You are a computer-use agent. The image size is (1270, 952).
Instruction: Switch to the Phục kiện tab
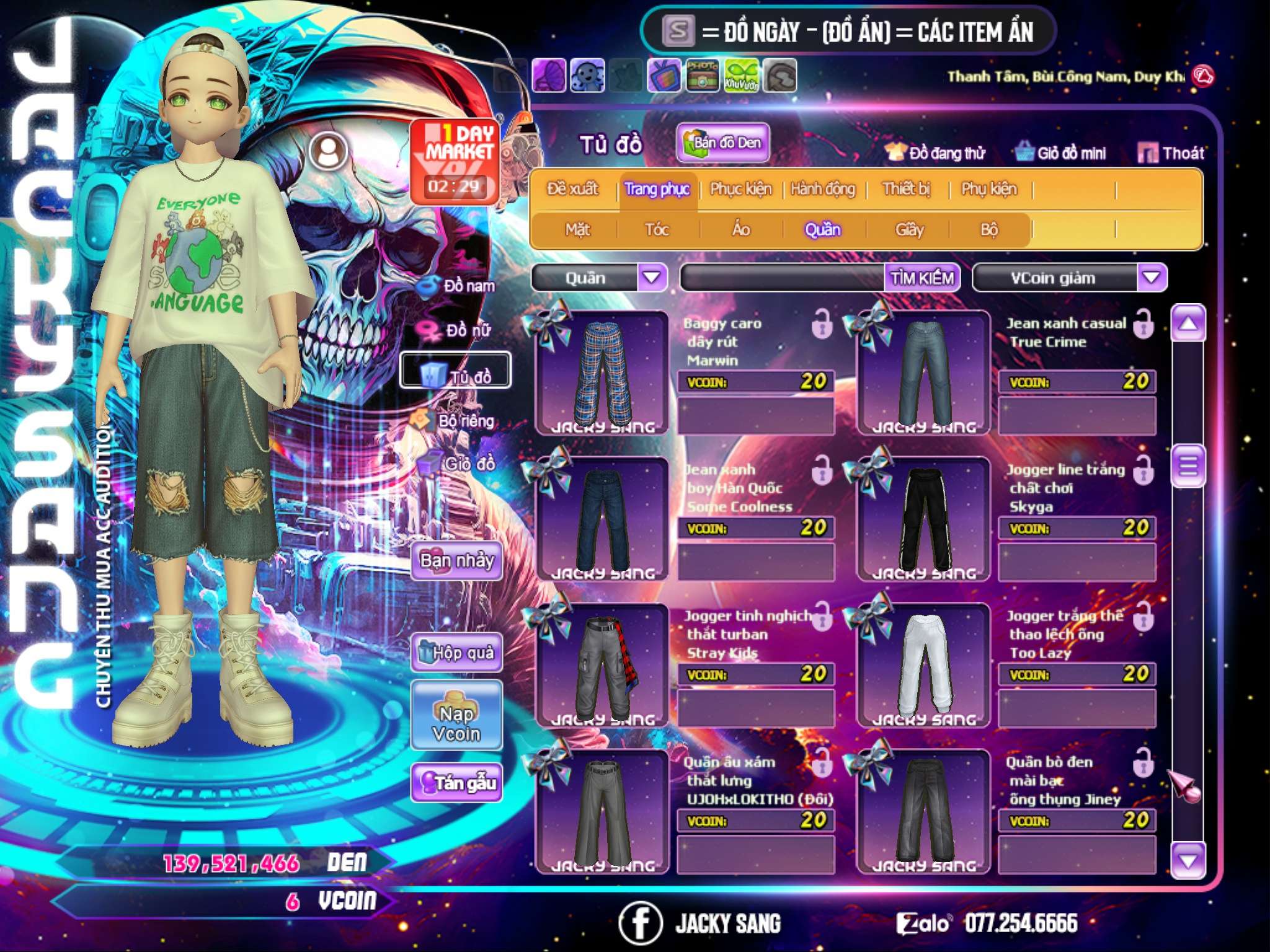click(740, 189)
